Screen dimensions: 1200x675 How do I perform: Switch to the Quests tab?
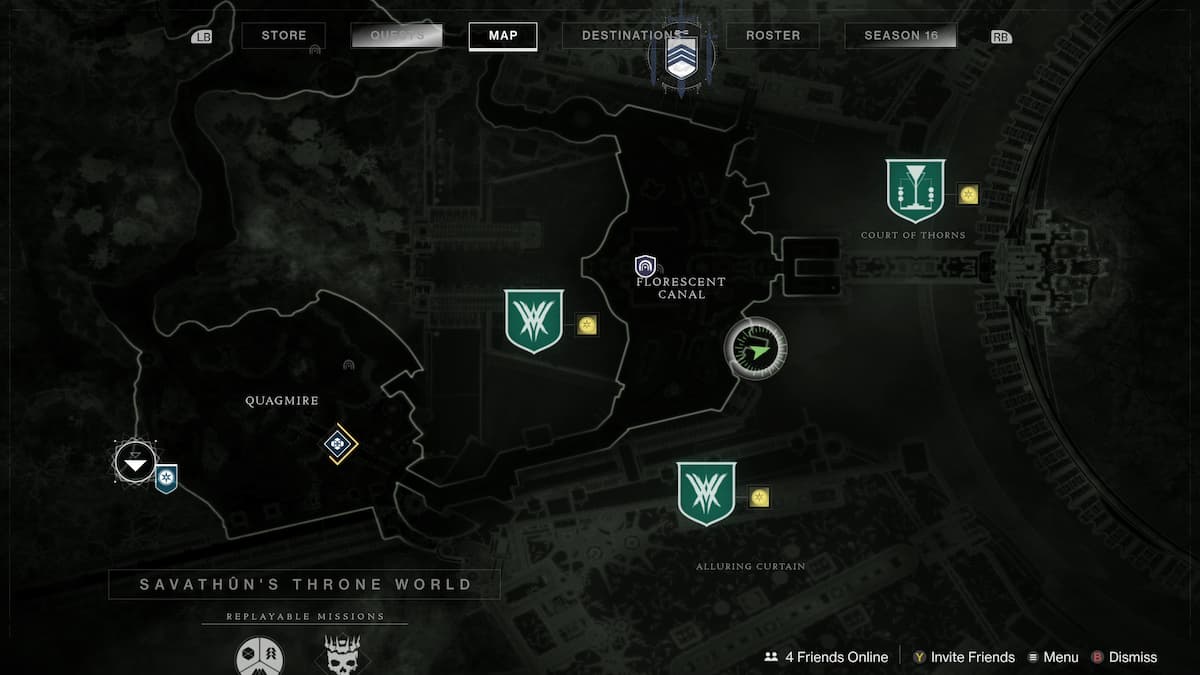click(397, 36)
